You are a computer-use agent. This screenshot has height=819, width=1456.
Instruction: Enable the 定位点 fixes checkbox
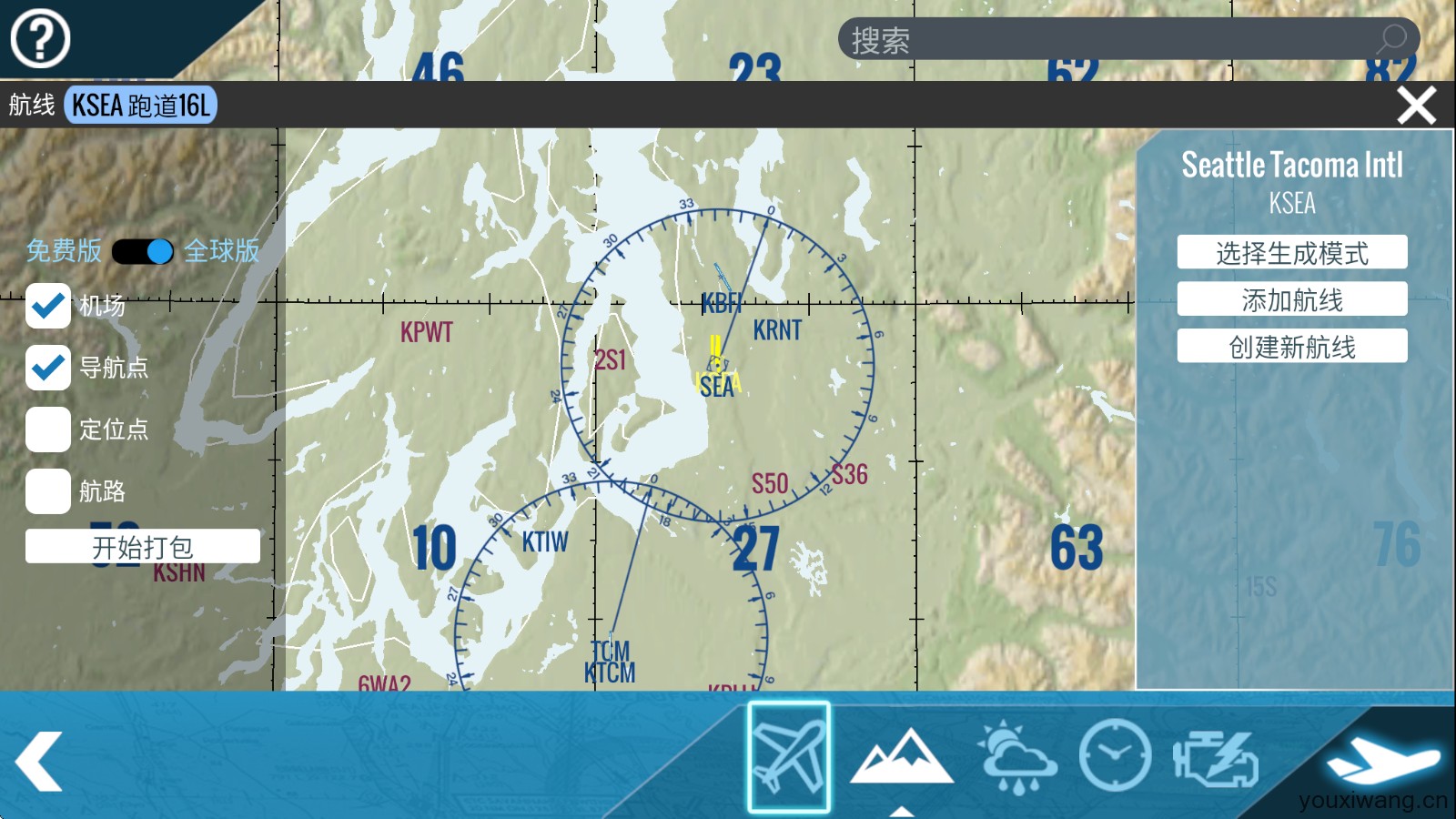(48, 430)
